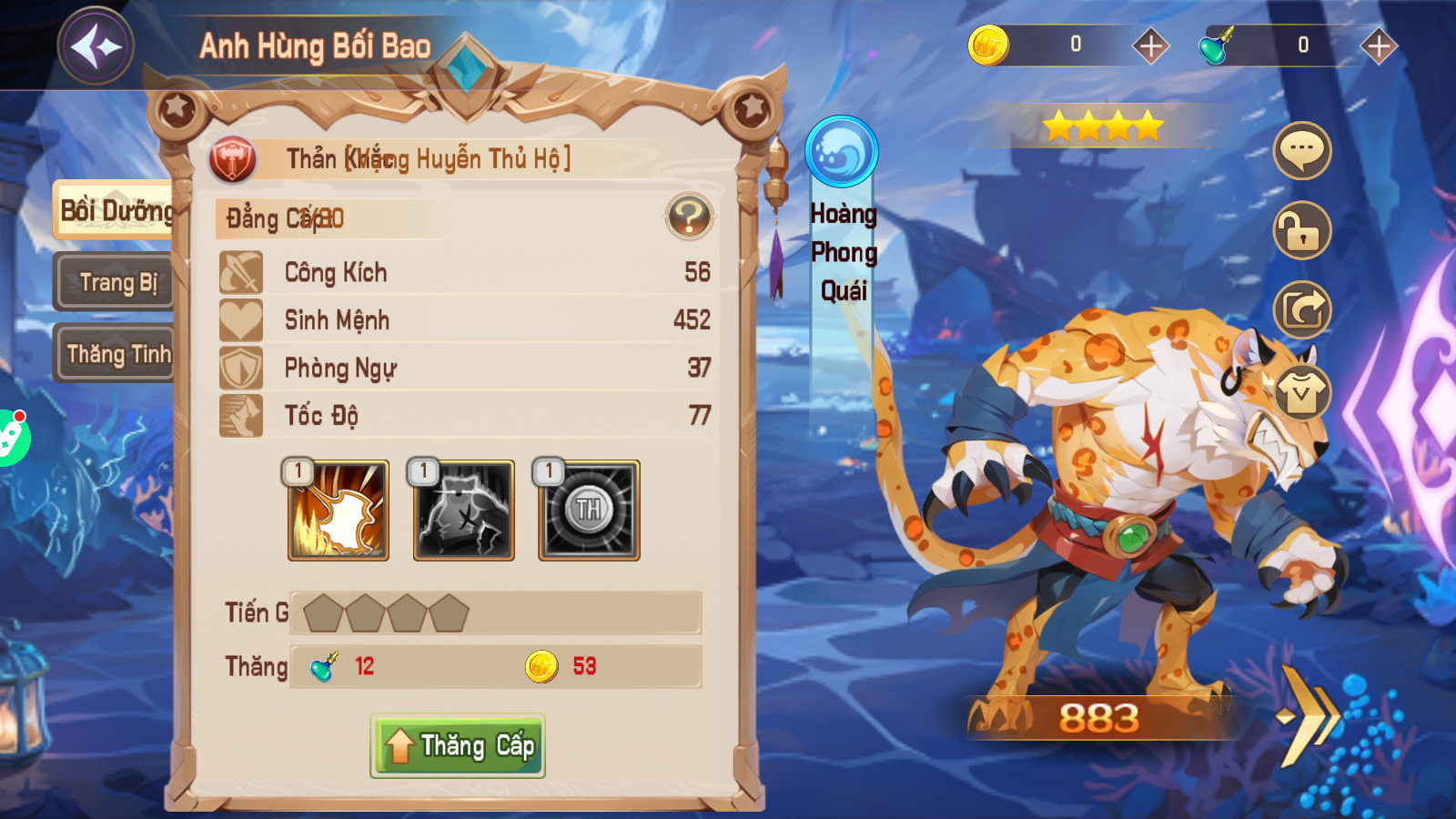The image size is (1456, 819).
Task: Open the shirt costume button
Action: [x=1301, y=392]
